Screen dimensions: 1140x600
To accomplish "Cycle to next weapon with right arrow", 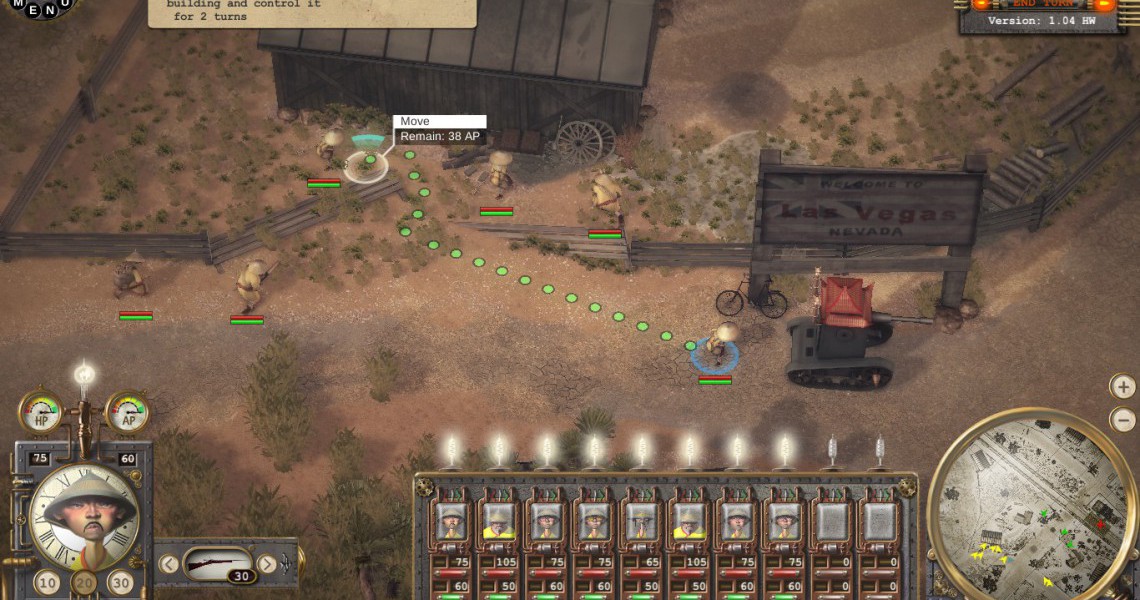I will click(266, 564).
